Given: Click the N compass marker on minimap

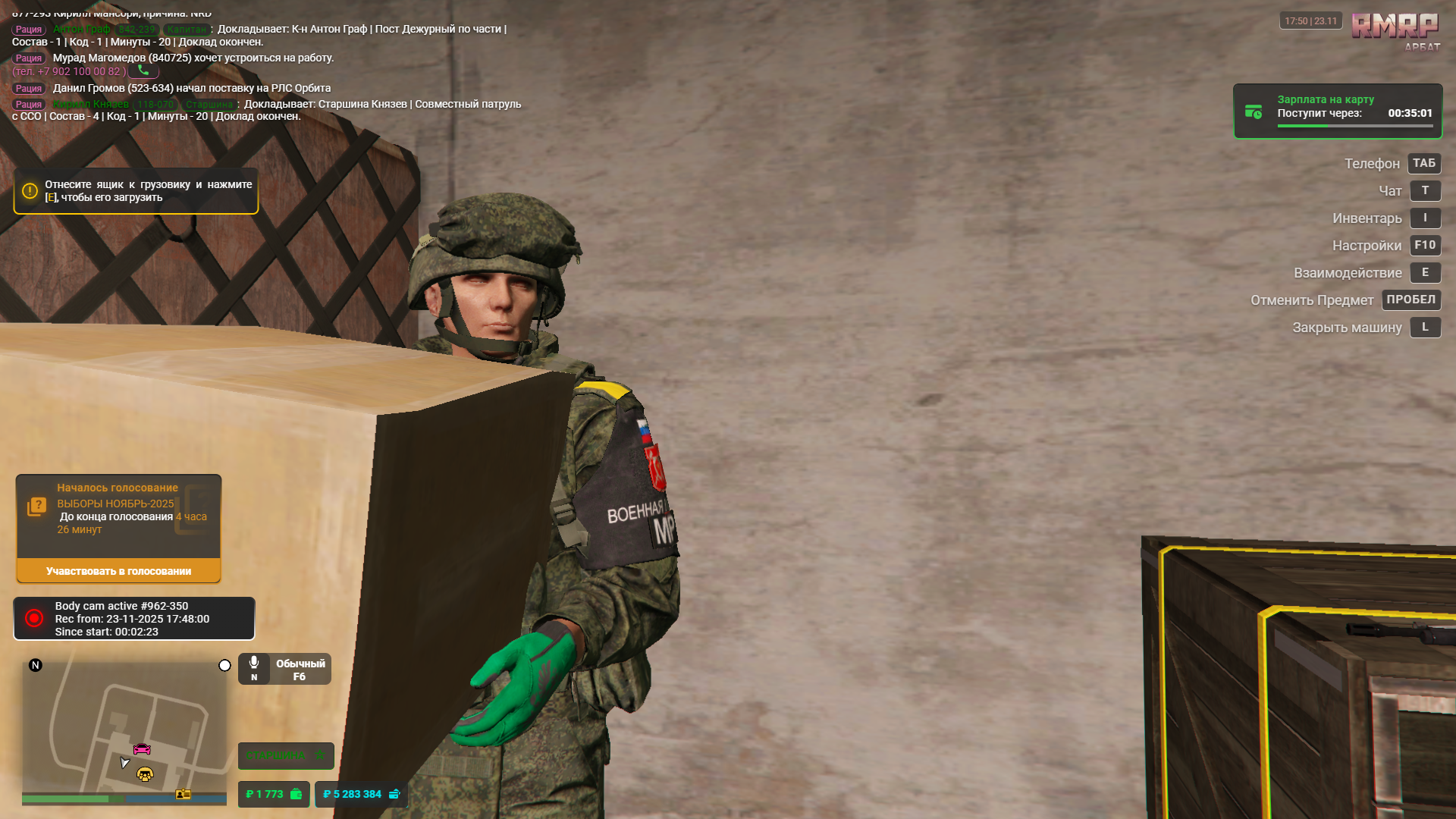Looking at the screenshot, I should point(35,665).
